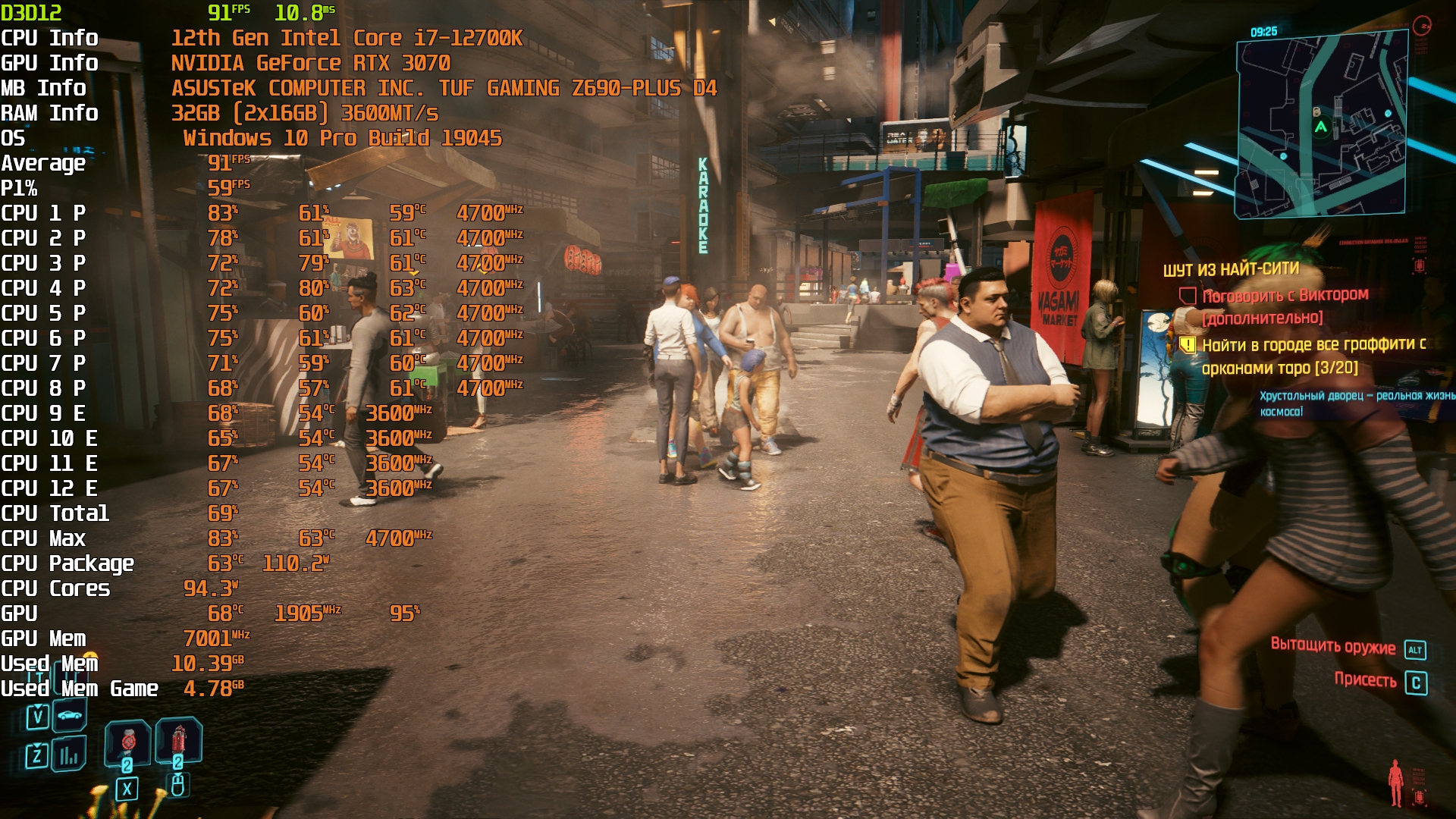Screen dimensions: 1456x819
Task: Open the minimap in the top corner
Action: (x=1321, y=125)
